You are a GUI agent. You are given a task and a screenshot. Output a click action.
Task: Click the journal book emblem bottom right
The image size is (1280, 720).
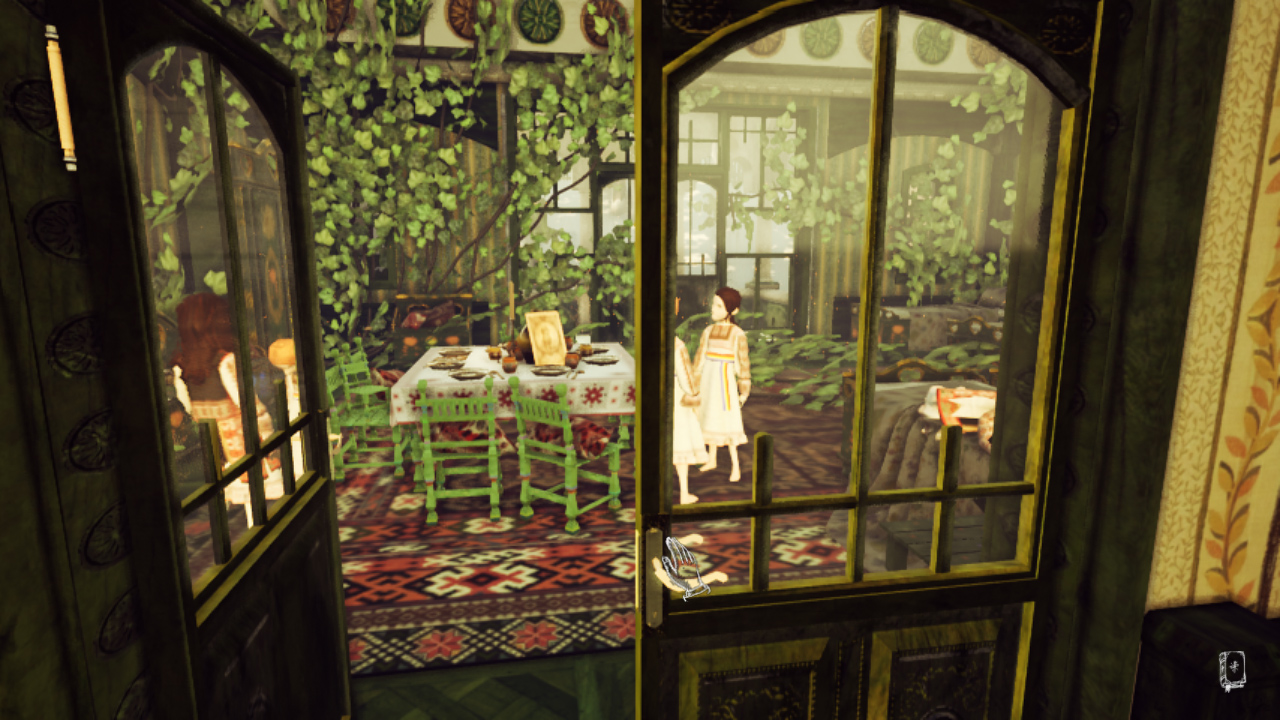tap(1232, 671)
